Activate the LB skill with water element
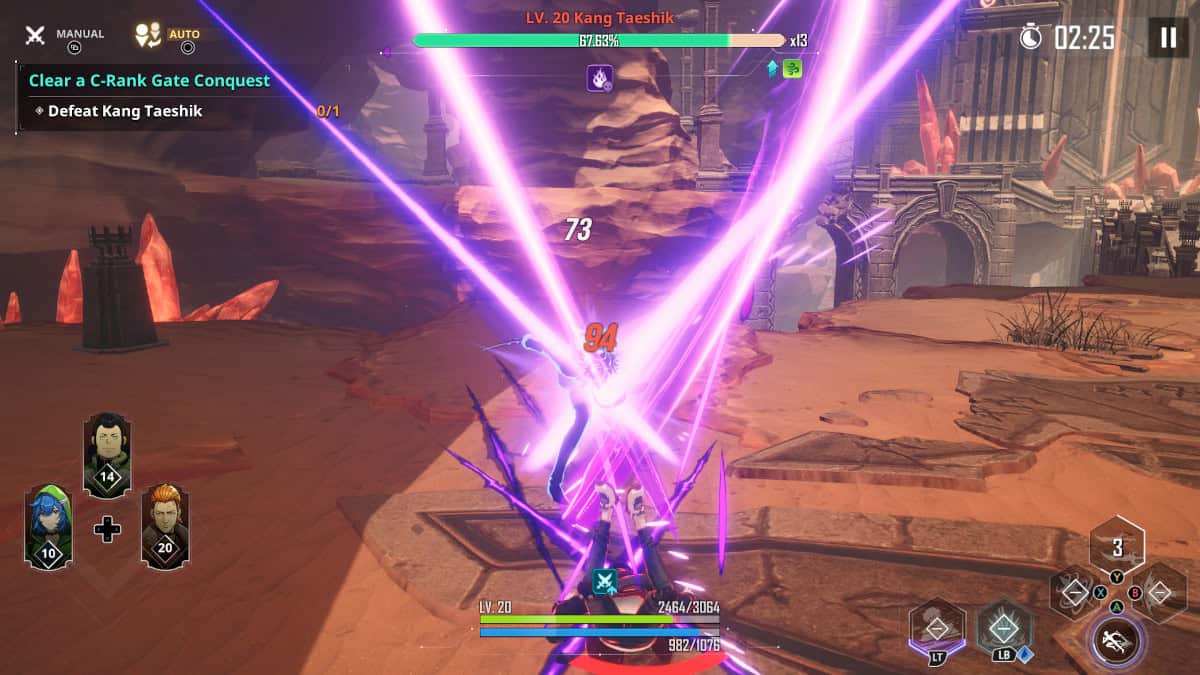 coord(1004,629)
